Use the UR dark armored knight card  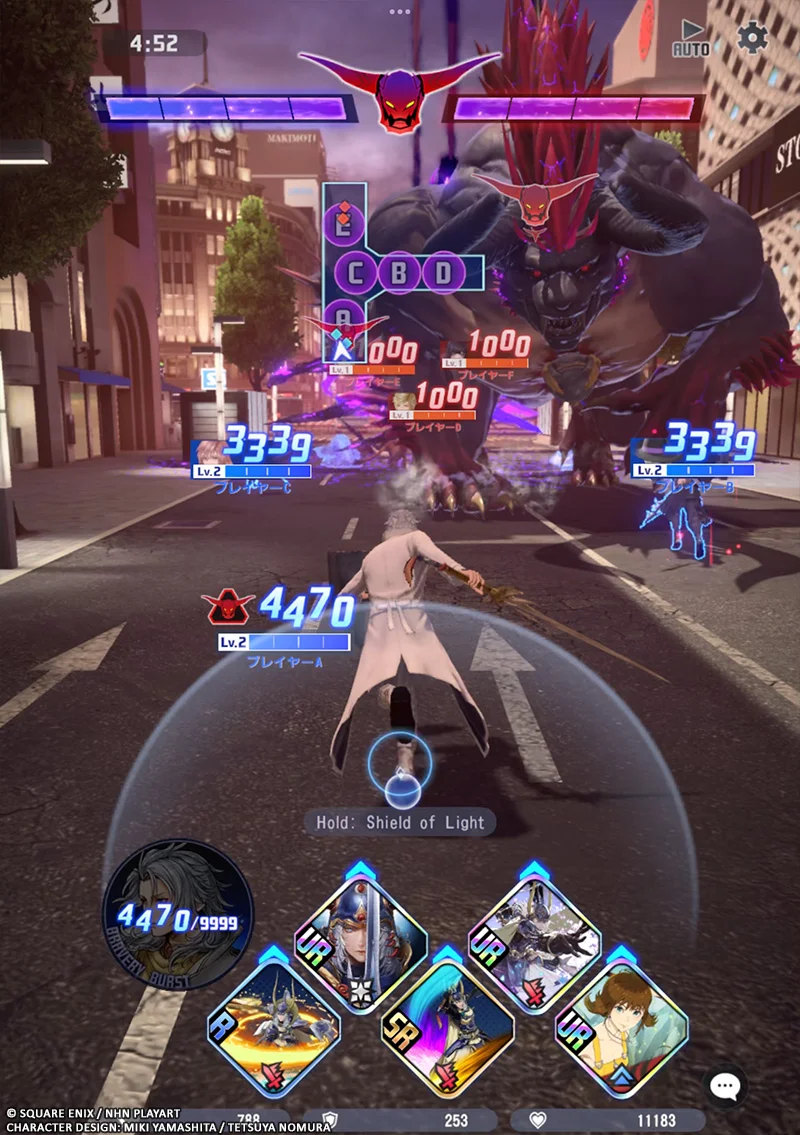[534, 942]
